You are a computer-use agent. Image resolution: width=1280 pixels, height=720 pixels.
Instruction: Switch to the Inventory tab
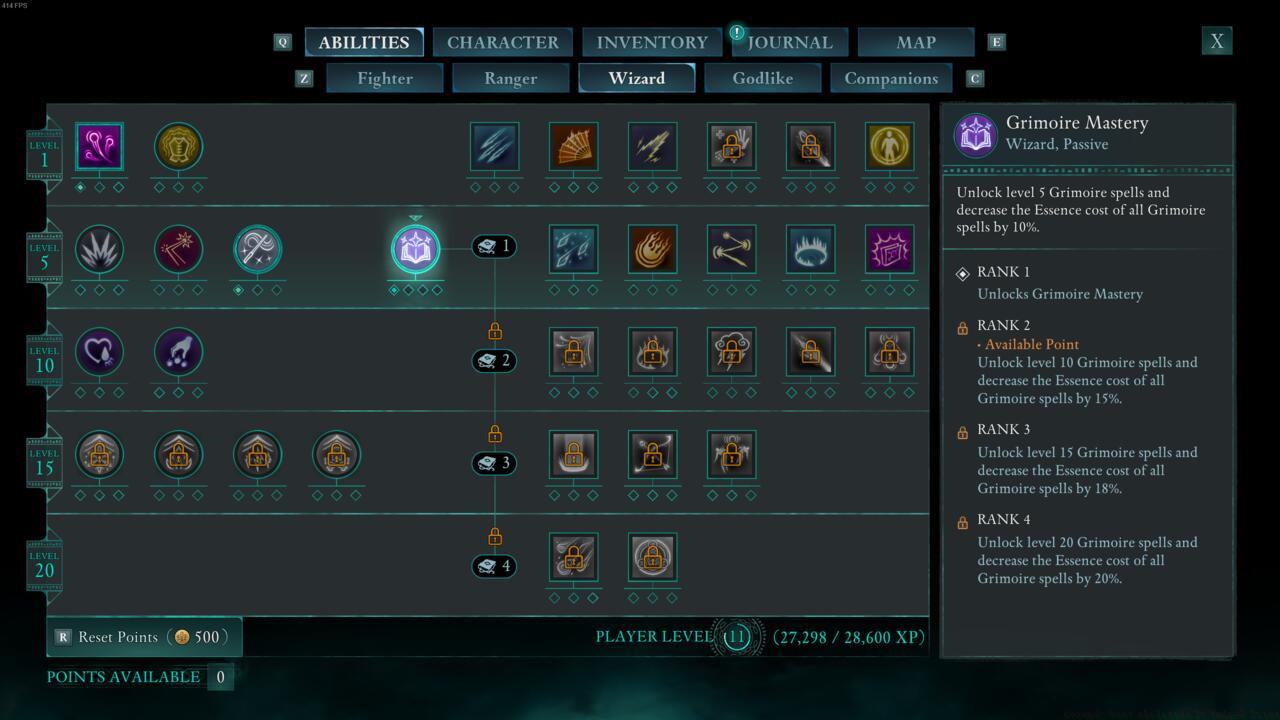[651, 42]
